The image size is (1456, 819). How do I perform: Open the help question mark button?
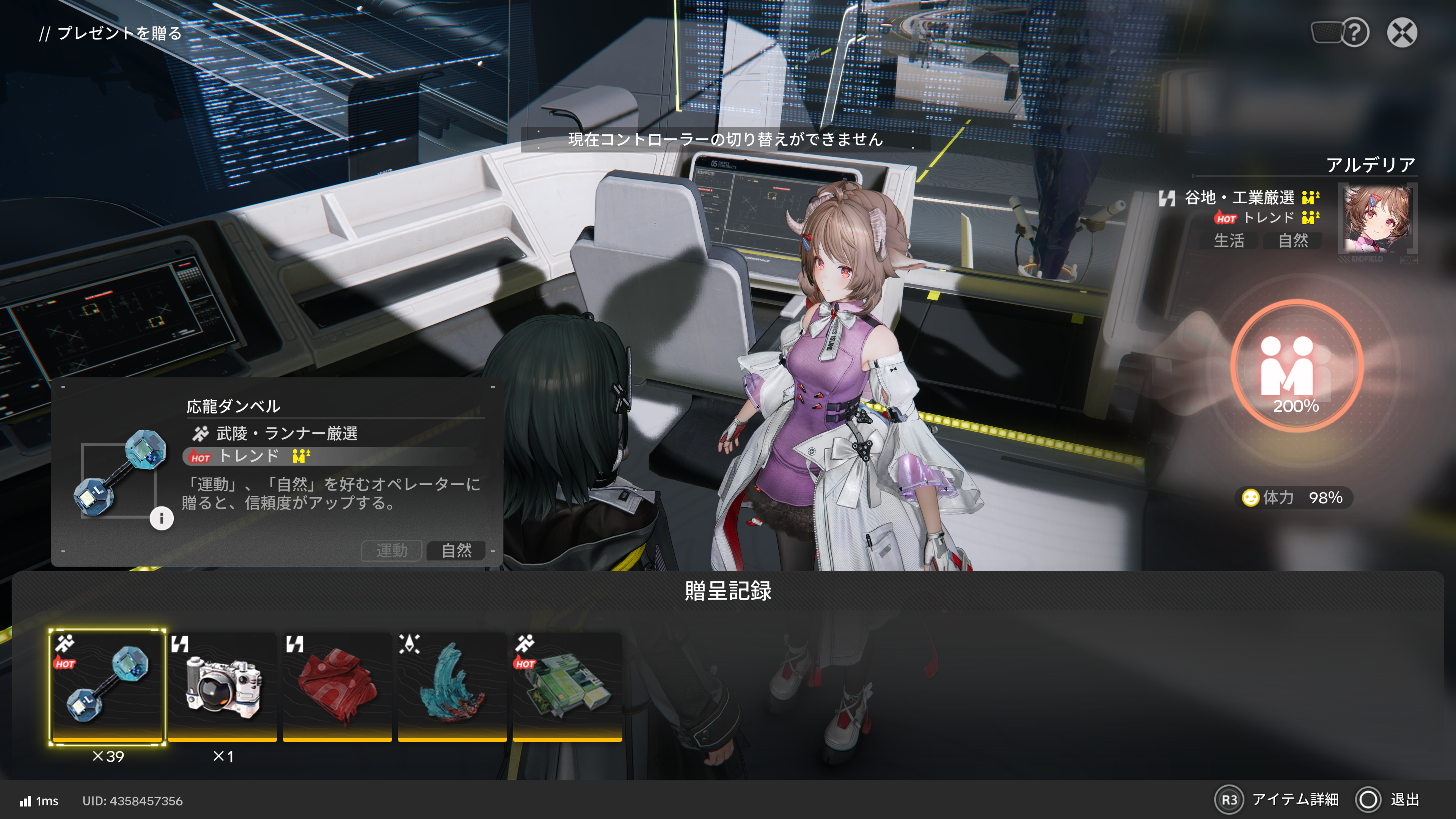tap(1354, 32)
